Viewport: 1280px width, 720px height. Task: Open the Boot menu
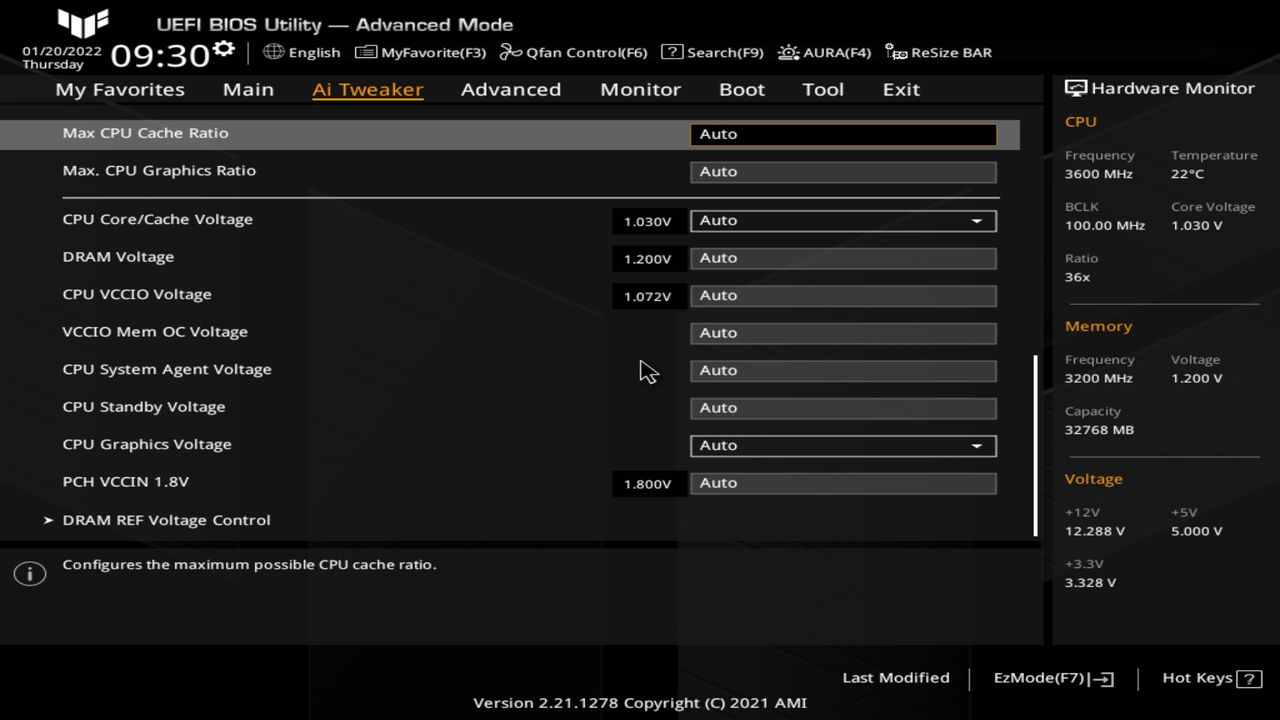(742, 89)
